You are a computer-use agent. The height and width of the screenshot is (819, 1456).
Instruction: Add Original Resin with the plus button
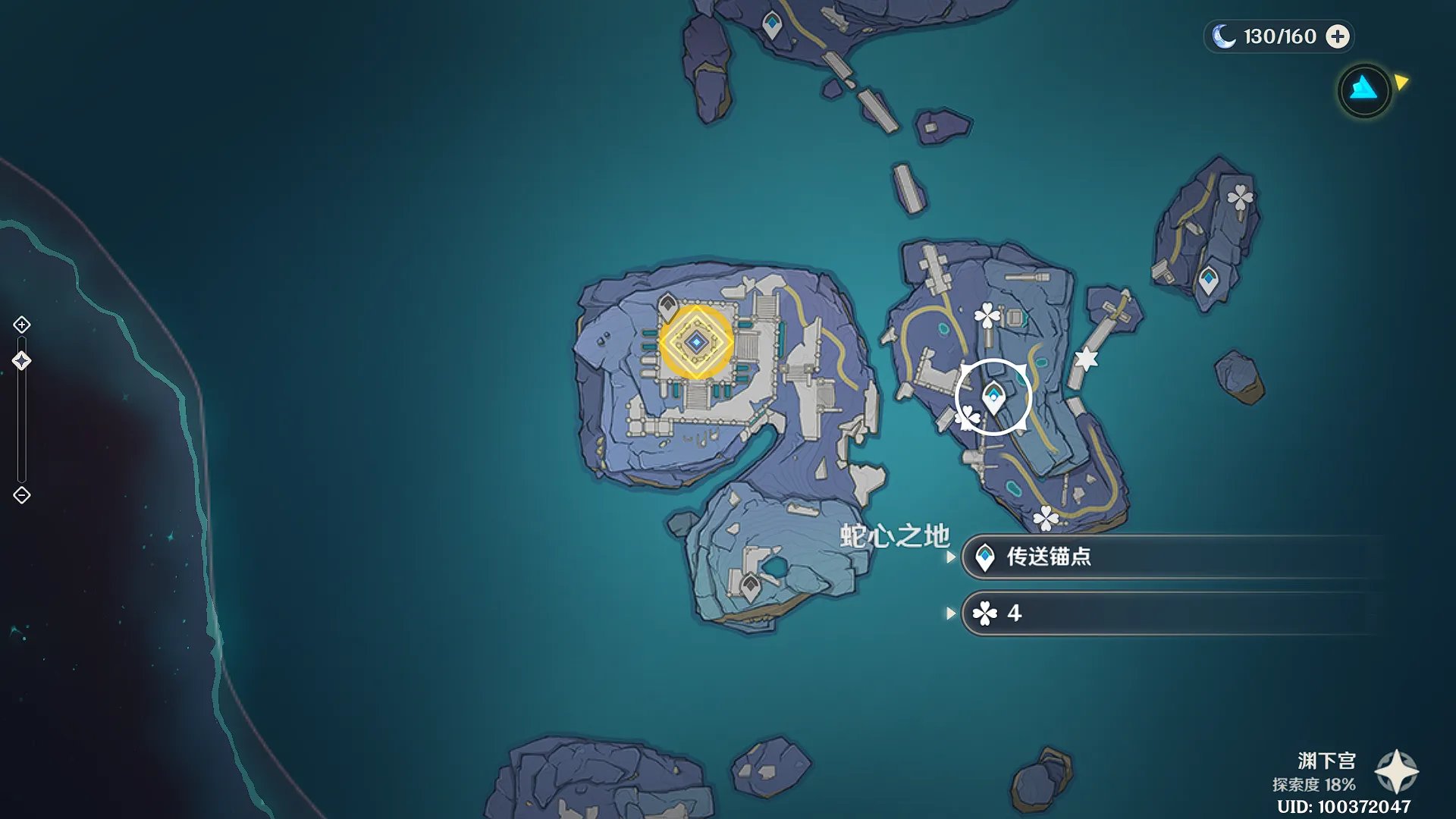1338,36
